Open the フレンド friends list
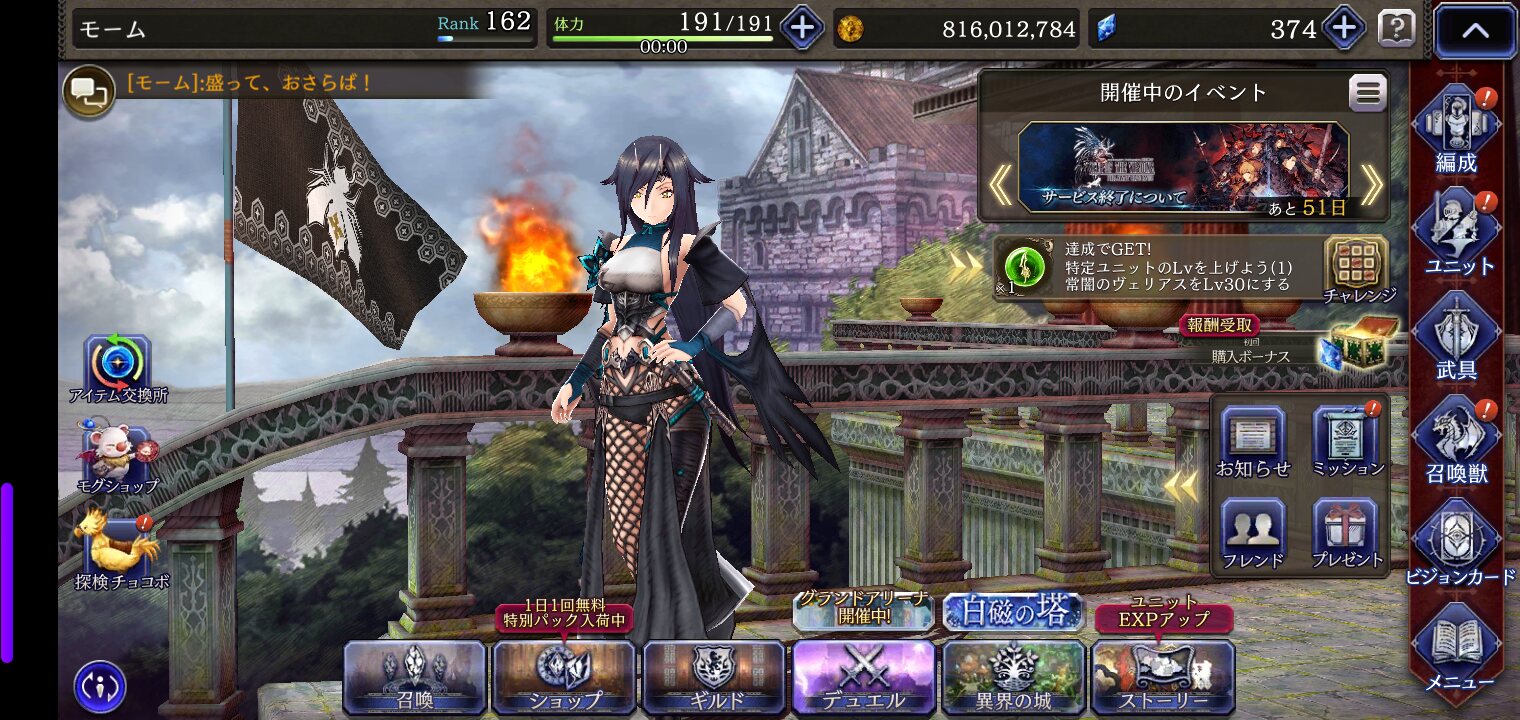This screenshot has height=720, width=1520. pyautogui.click(x=1253, y=534)
